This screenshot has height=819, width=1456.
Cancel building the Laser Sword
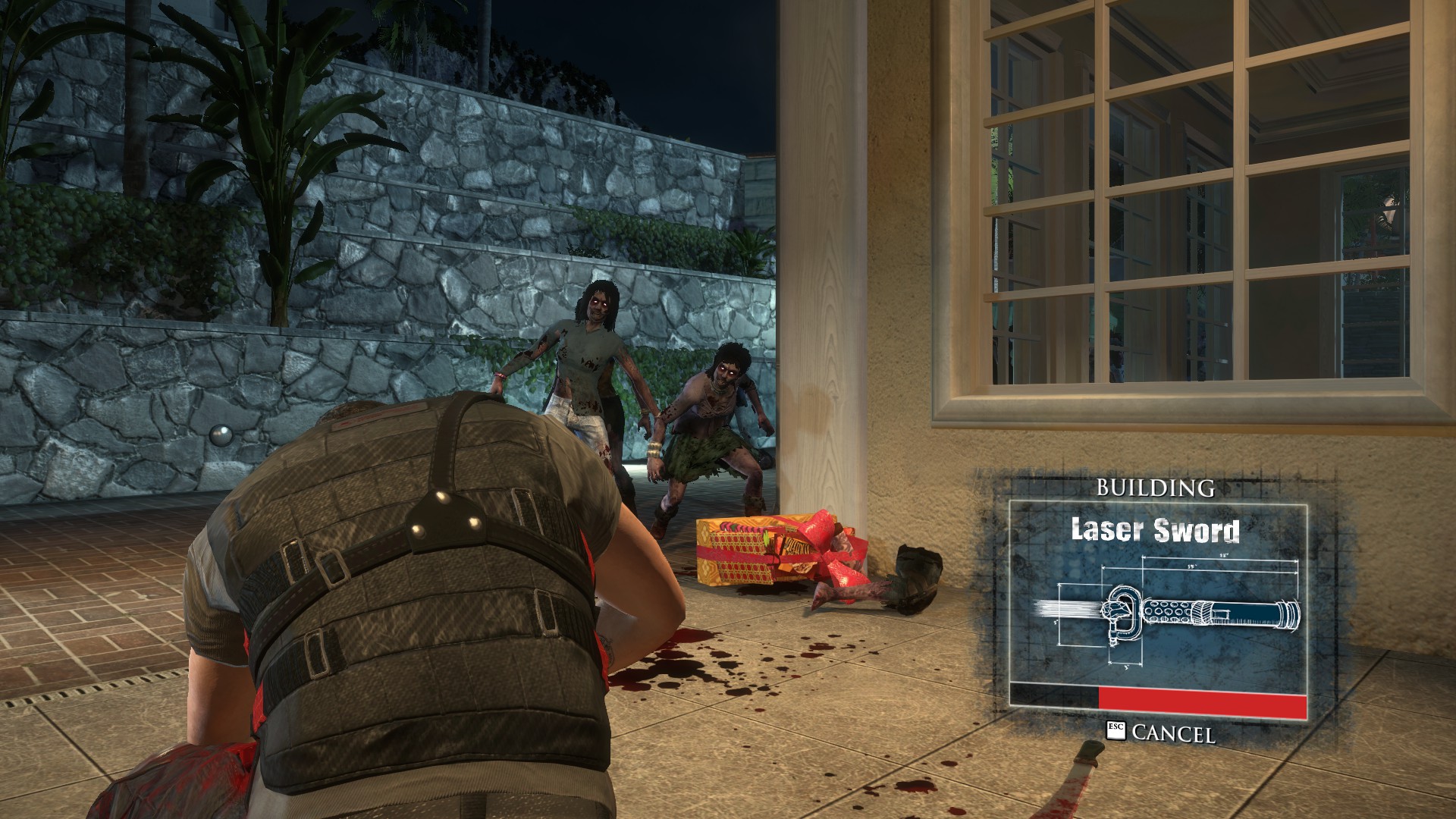tap(1162, 733)
